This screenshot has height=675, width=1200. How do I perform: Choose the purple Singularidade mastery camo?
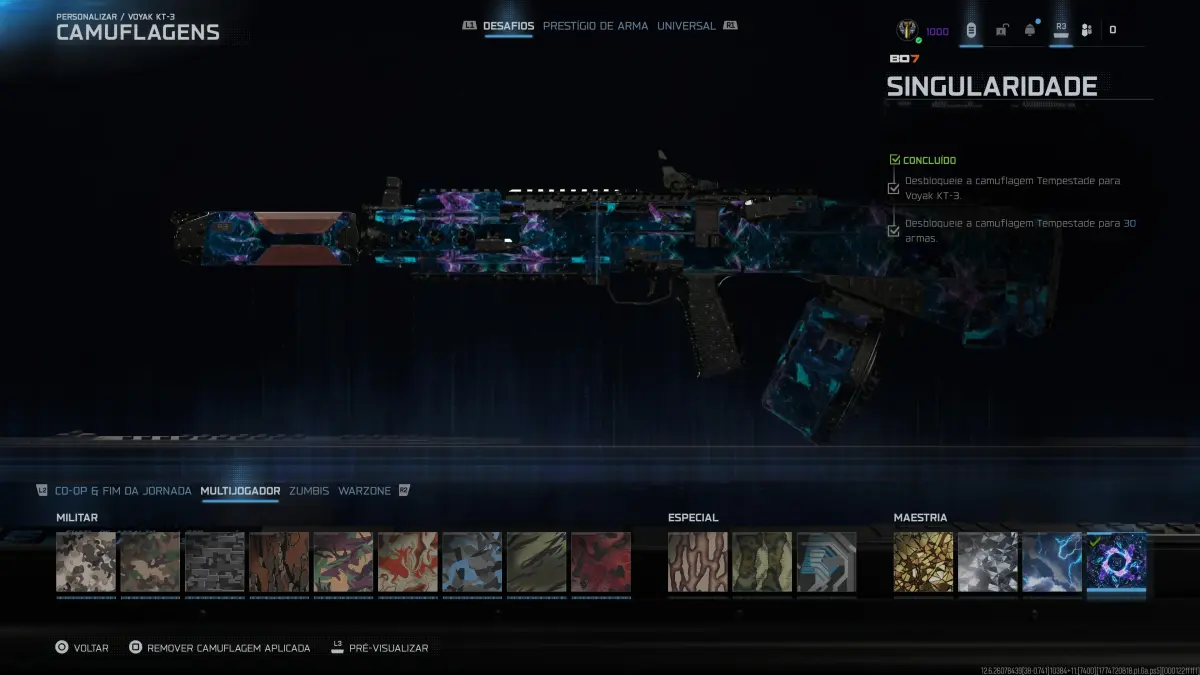tap(1116, 562)
